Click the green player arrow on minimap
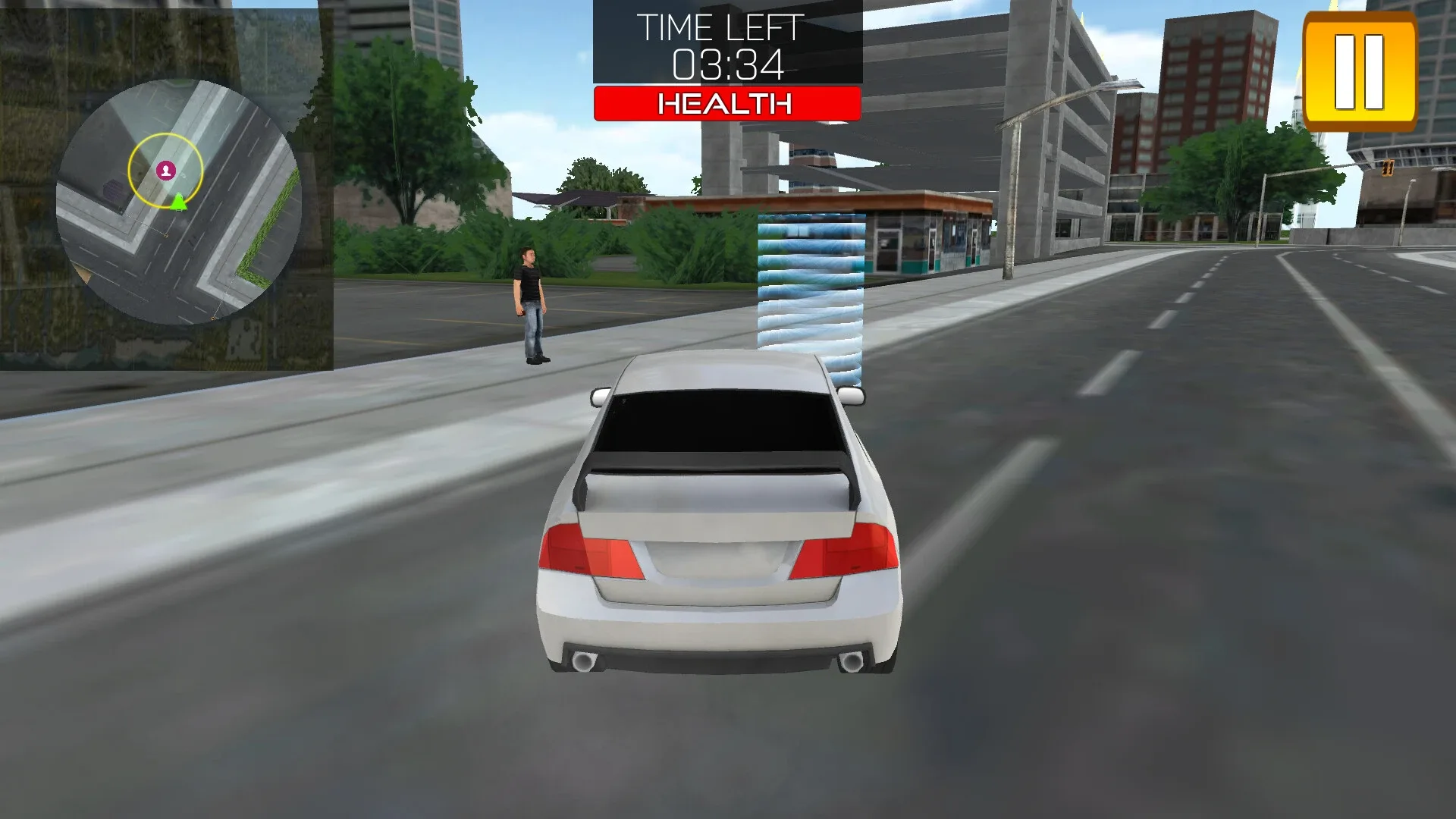This screenshot has height=819, width=1456. [177, 202]
